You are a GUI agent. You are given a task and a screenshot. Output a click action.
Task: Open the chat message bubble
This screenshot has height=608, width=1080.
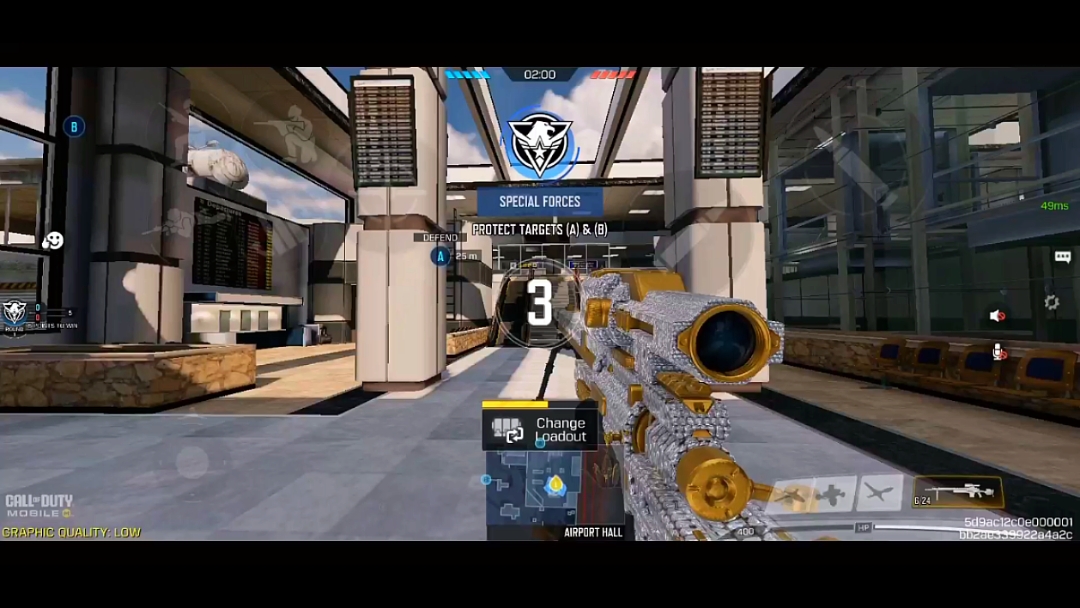click(1062, 257)
